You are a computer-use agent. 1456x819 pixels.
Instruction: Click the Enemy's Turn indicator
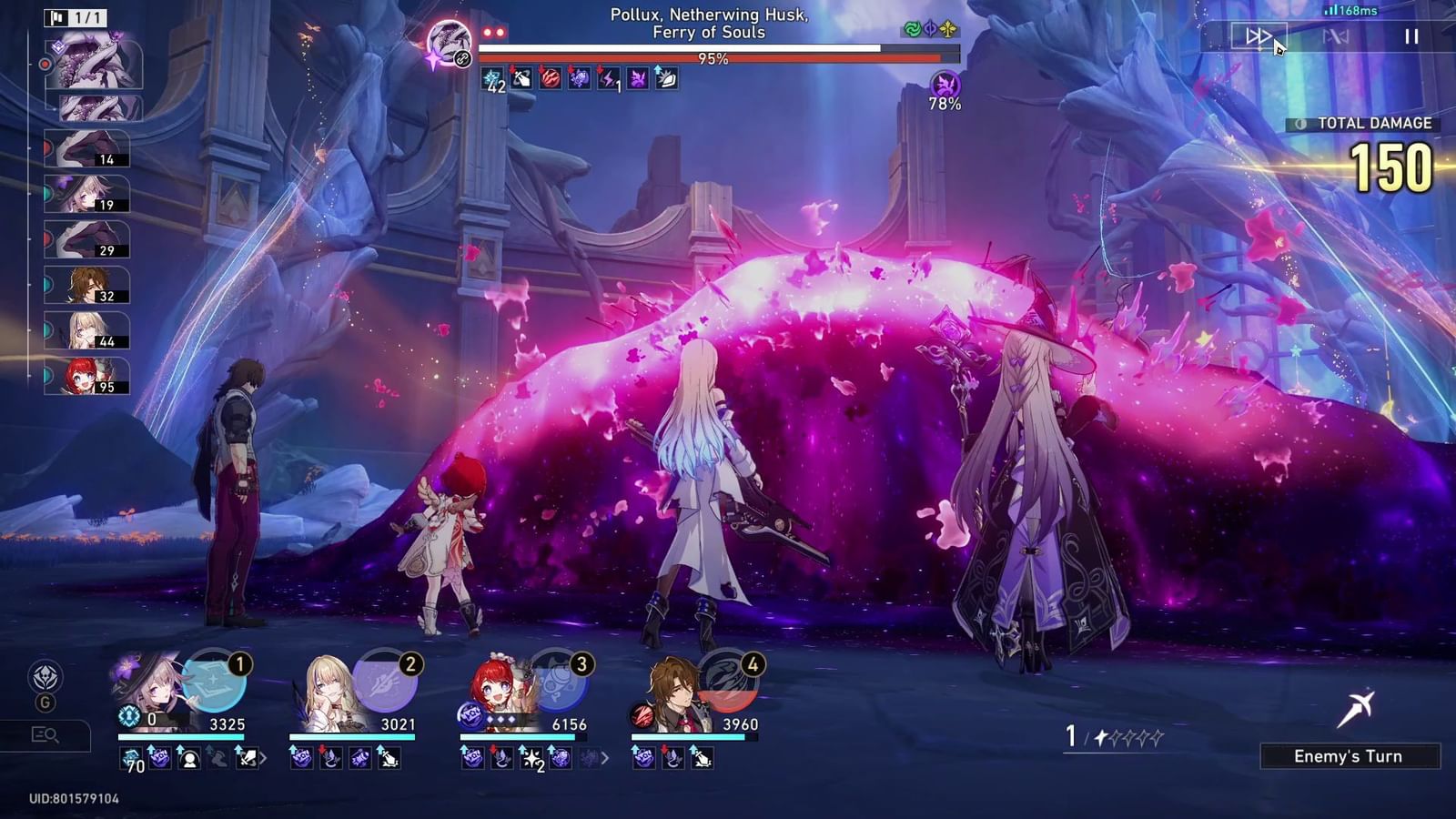pyautogui.click(x=1350, y=756)
